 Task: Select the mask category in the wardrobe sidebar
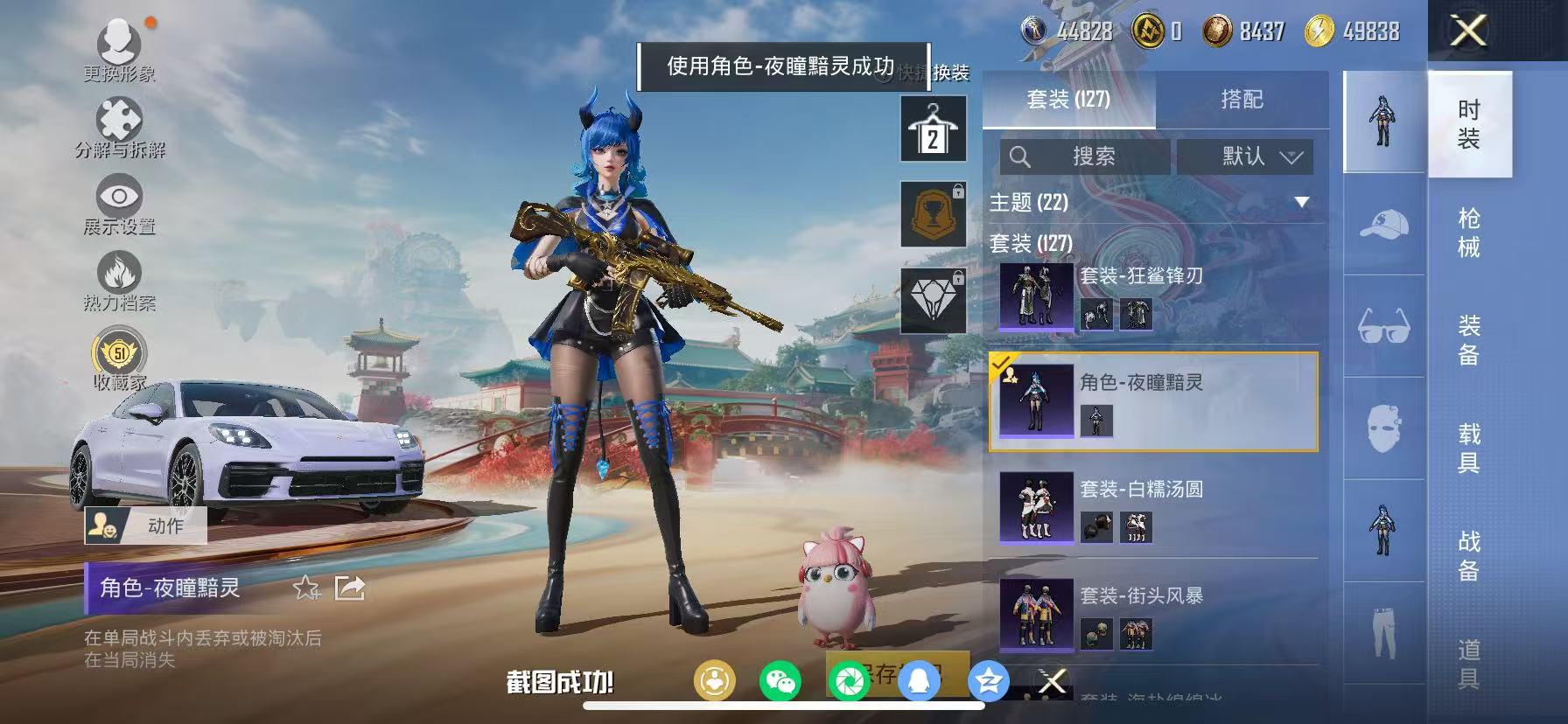tap(1381, 426)
